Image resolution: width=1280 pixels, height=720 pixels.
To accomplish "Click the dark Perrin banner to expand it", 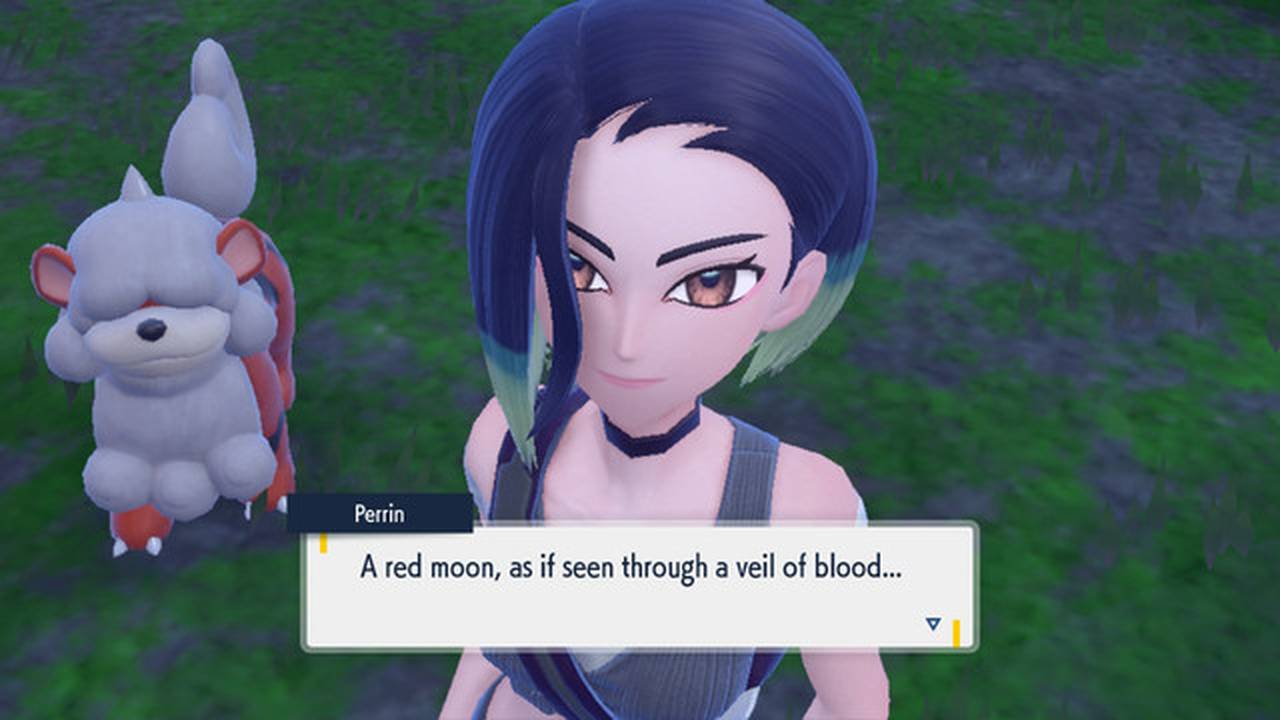I will pos(380,514).
